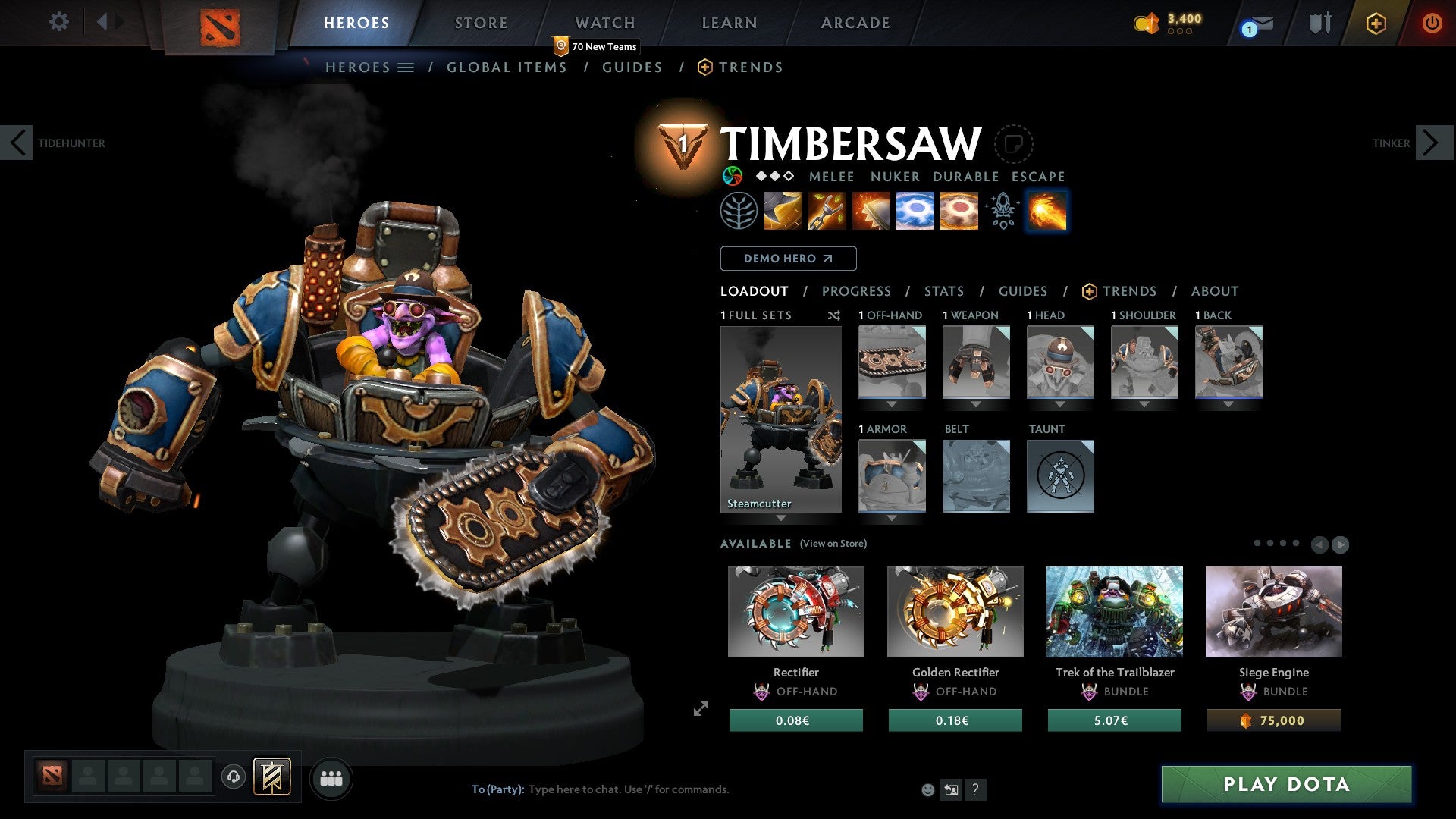The width and height of the screenshot is (1456, 819).
Task: Open the shuffle loadout icon next to Full Sets
Action: (x=834, y=315)
